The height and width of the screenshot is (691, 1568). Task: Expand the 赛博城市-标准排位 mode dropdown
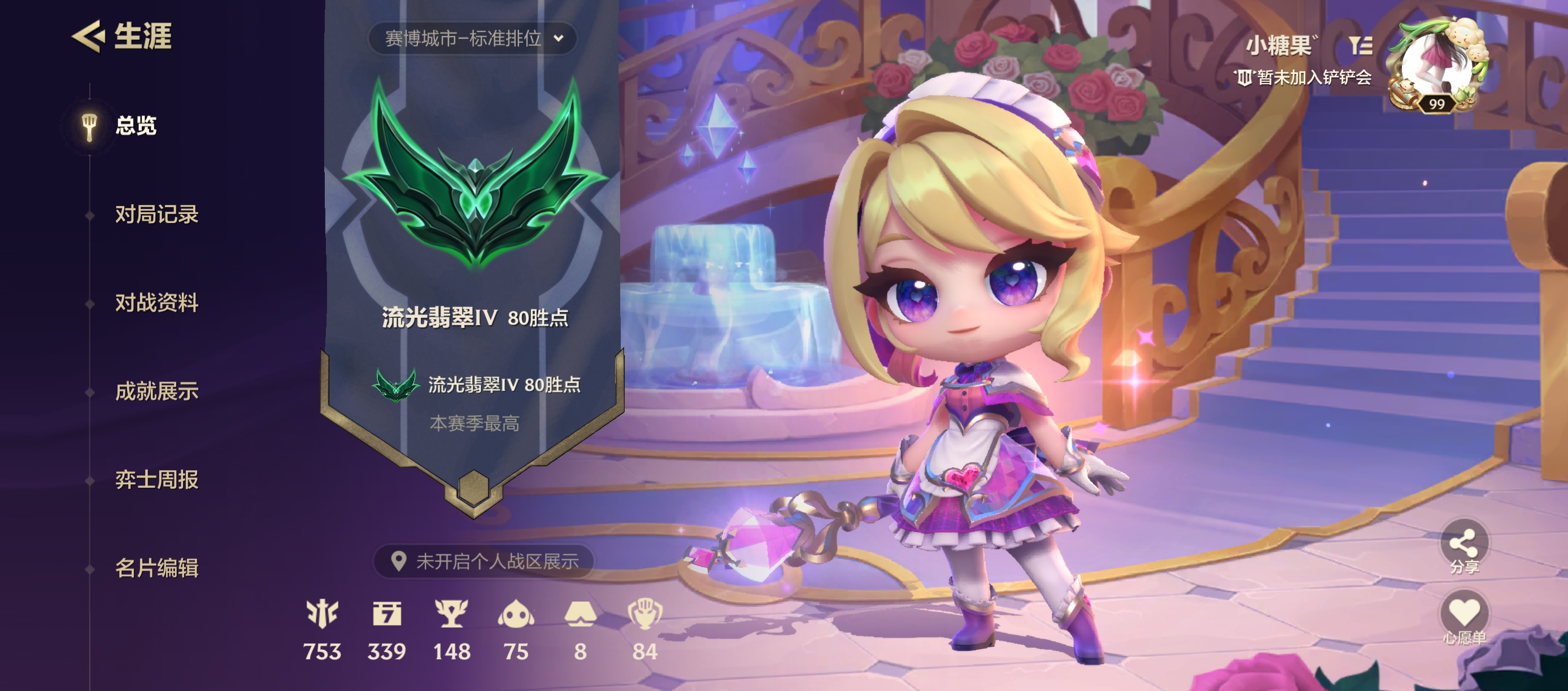(472, 39)
